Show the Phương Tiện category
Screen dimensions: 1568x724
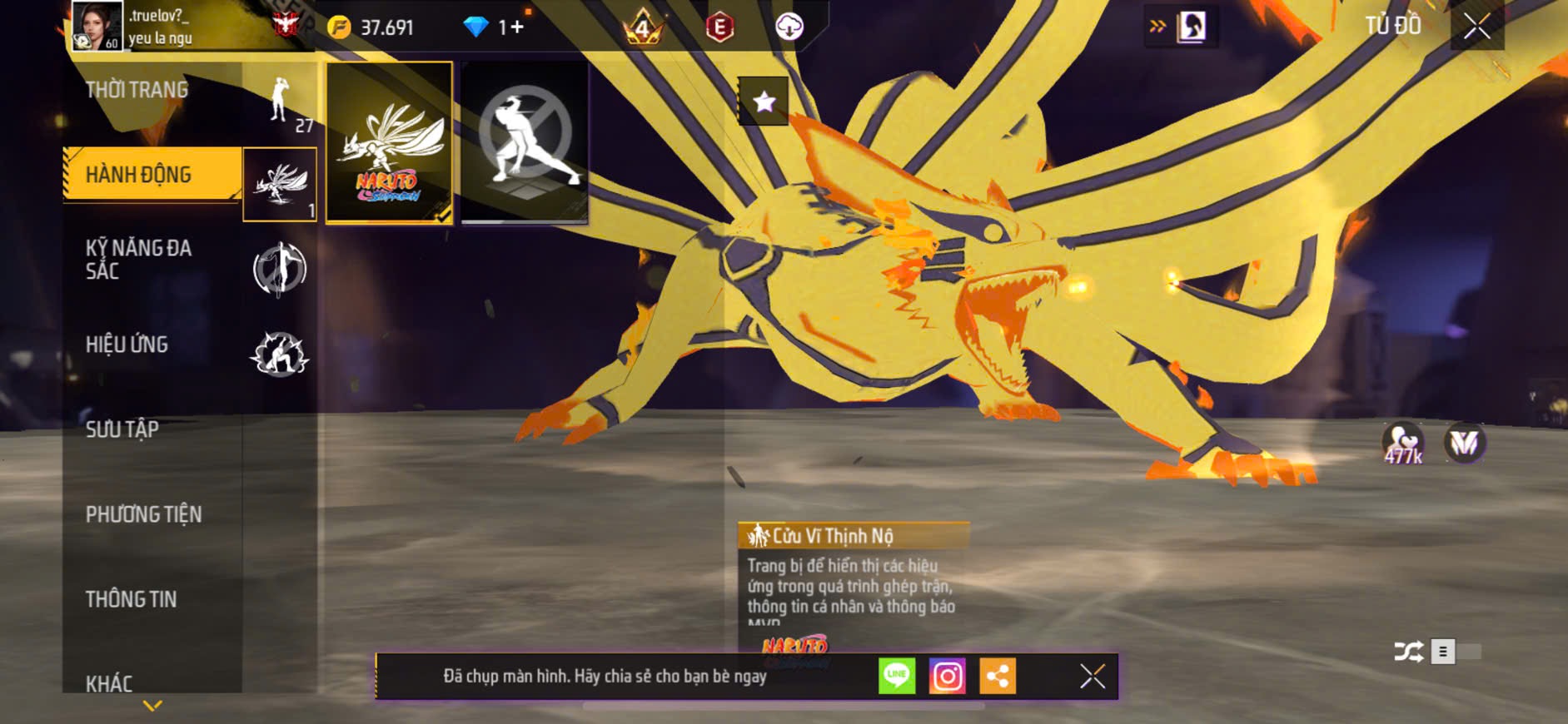(x=143, y=514)
